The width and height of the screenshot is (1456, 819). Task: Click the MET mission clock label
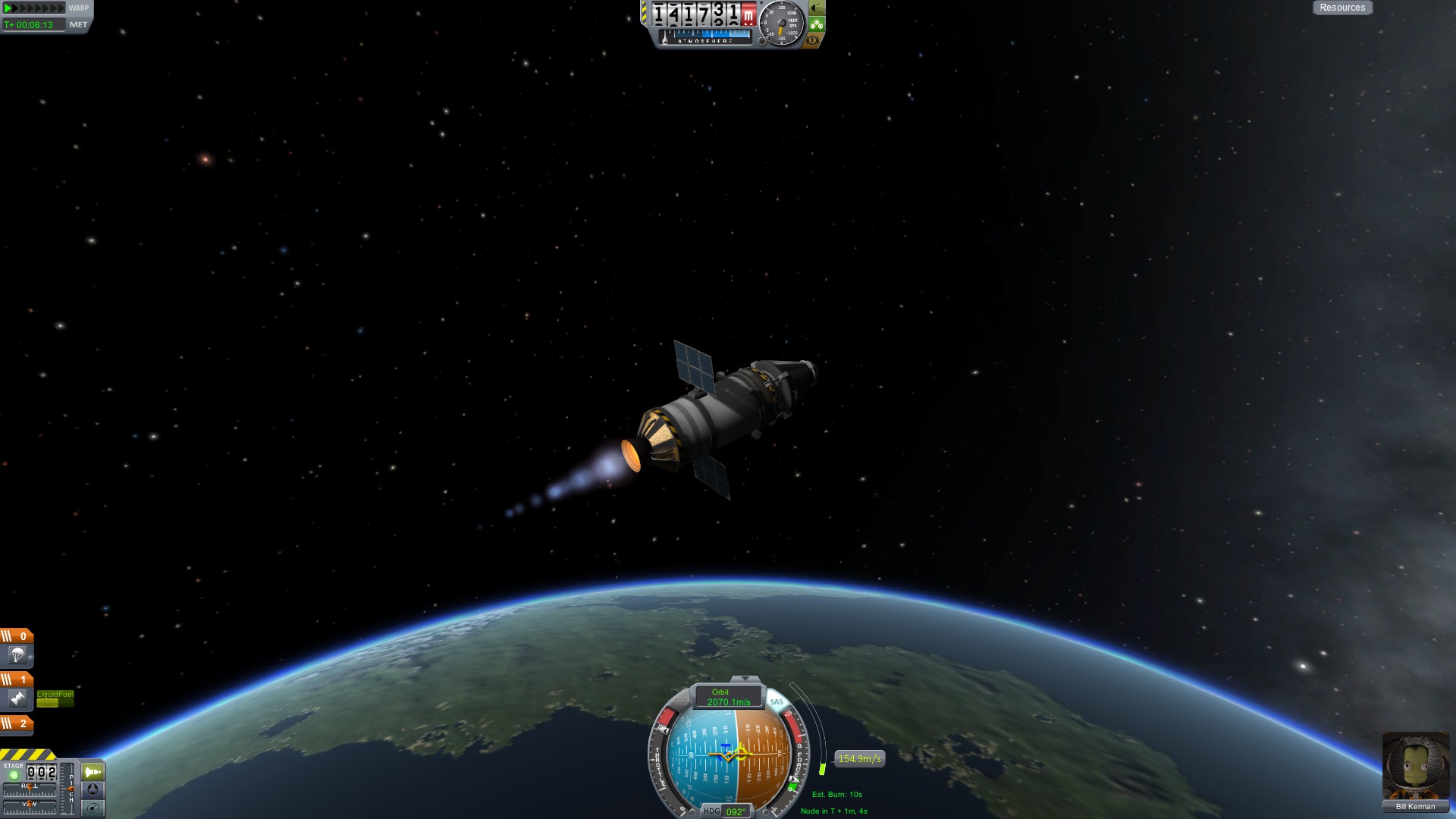78,25
